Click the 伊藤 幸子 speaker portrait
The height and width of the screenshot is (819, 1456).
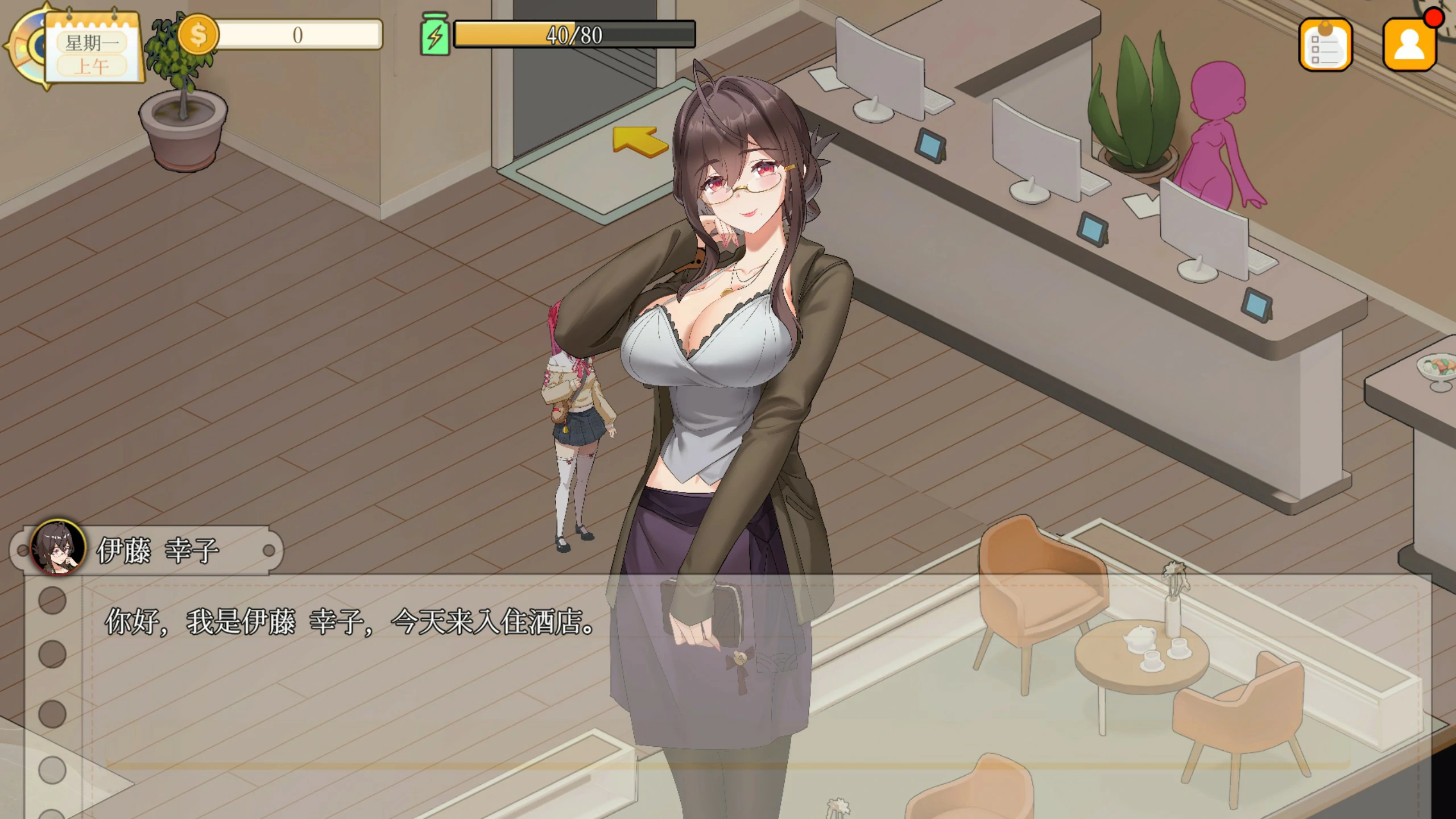tap(58, 548)
